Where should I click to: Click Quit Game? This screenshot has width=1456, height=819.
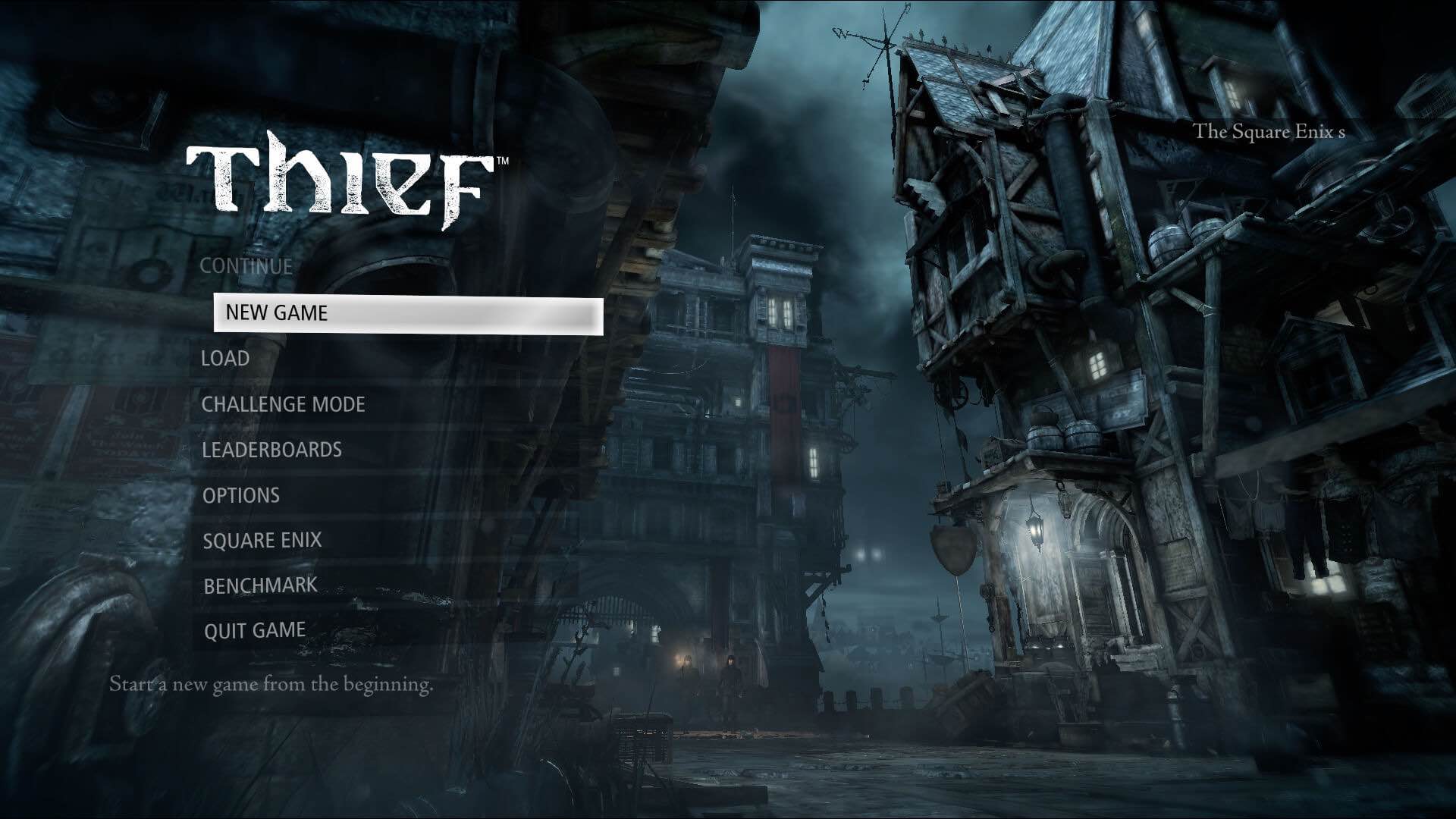[x=255, y=630]
